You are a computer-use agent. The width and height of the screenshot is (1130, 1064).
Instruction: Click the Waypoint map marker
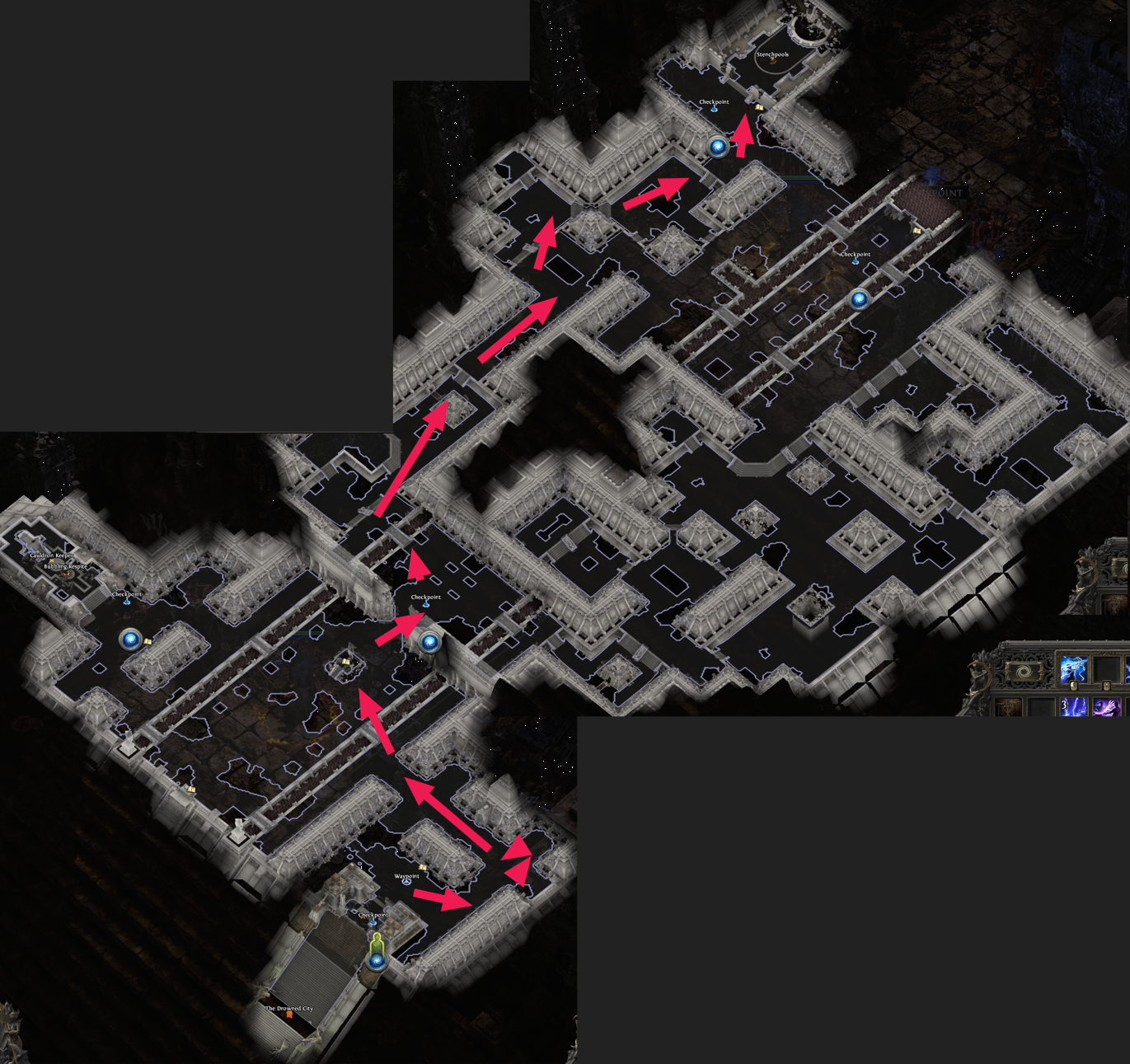[406, 880]
